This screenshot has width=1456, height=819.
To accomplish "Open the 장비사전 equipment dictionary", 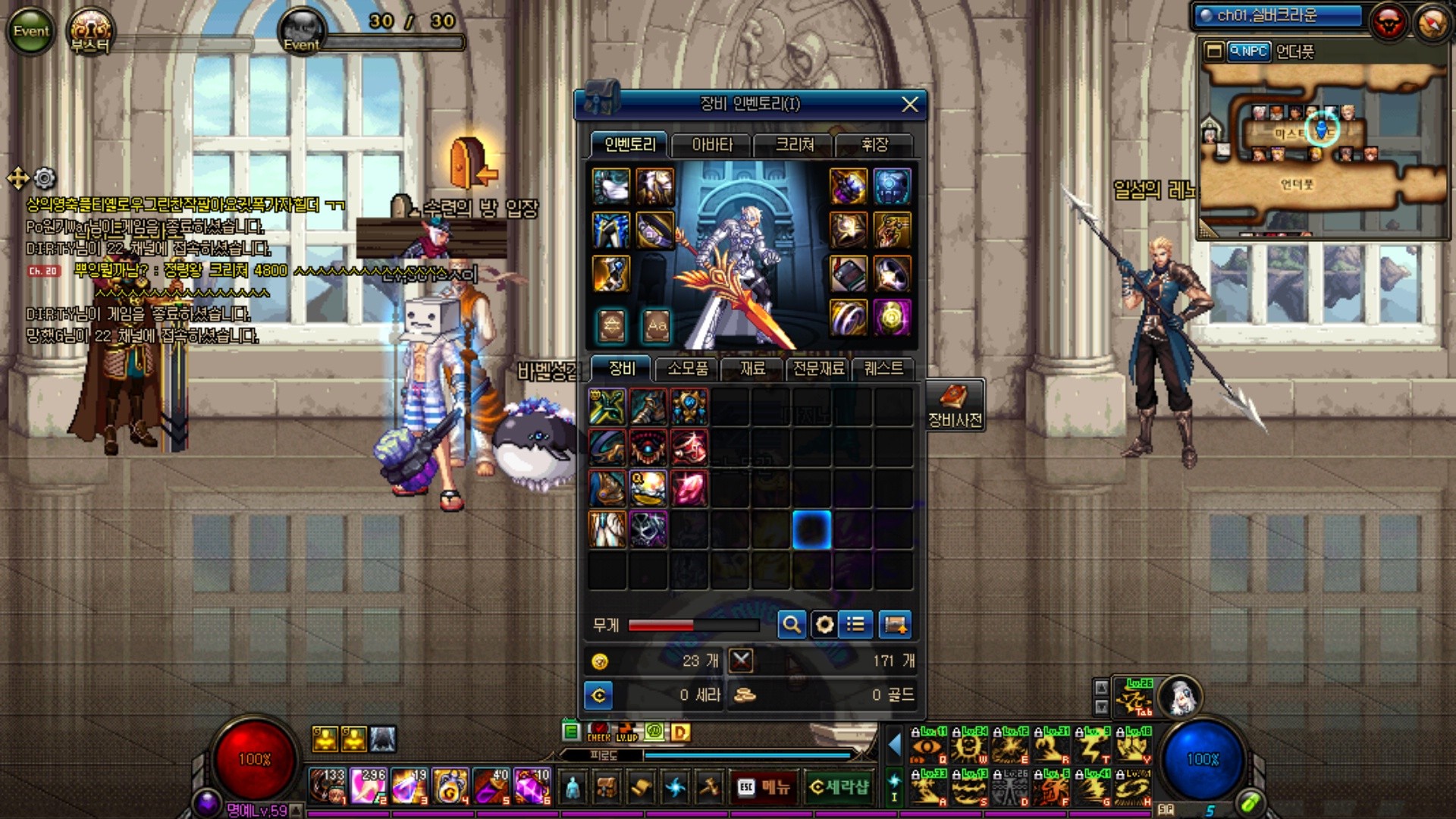I will (955, 405).
